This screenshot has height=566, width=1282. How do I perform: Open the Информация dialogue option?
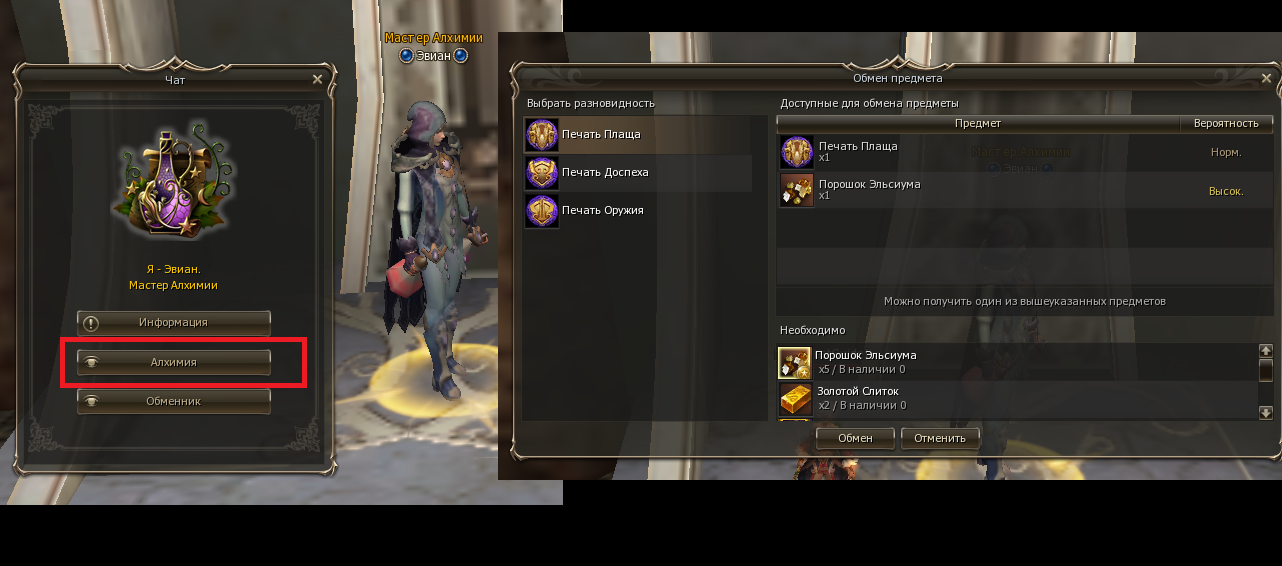point(174,323)
